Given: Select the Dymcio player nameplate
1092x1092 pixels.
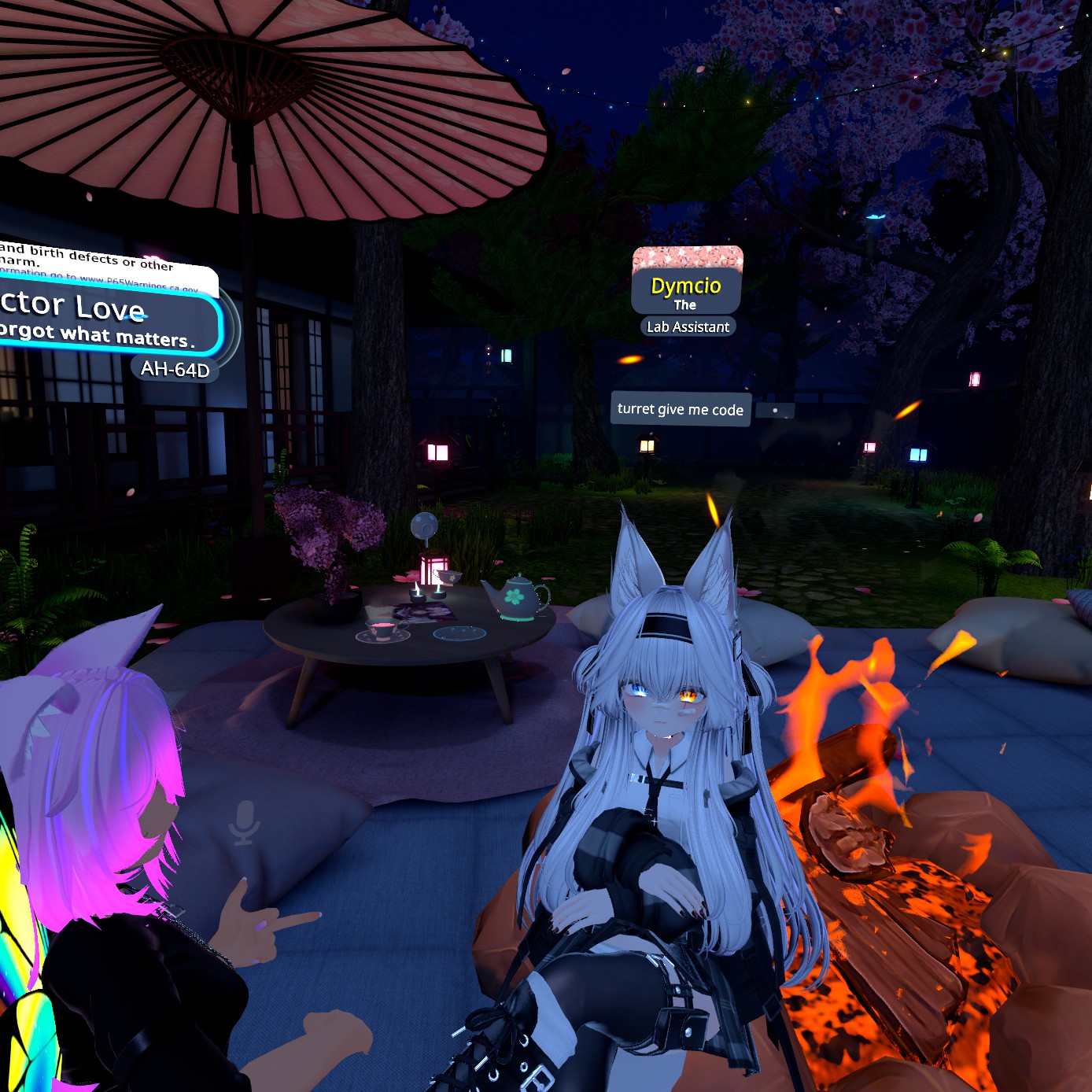Looking at the screenshot, I should tap(686, 287).
